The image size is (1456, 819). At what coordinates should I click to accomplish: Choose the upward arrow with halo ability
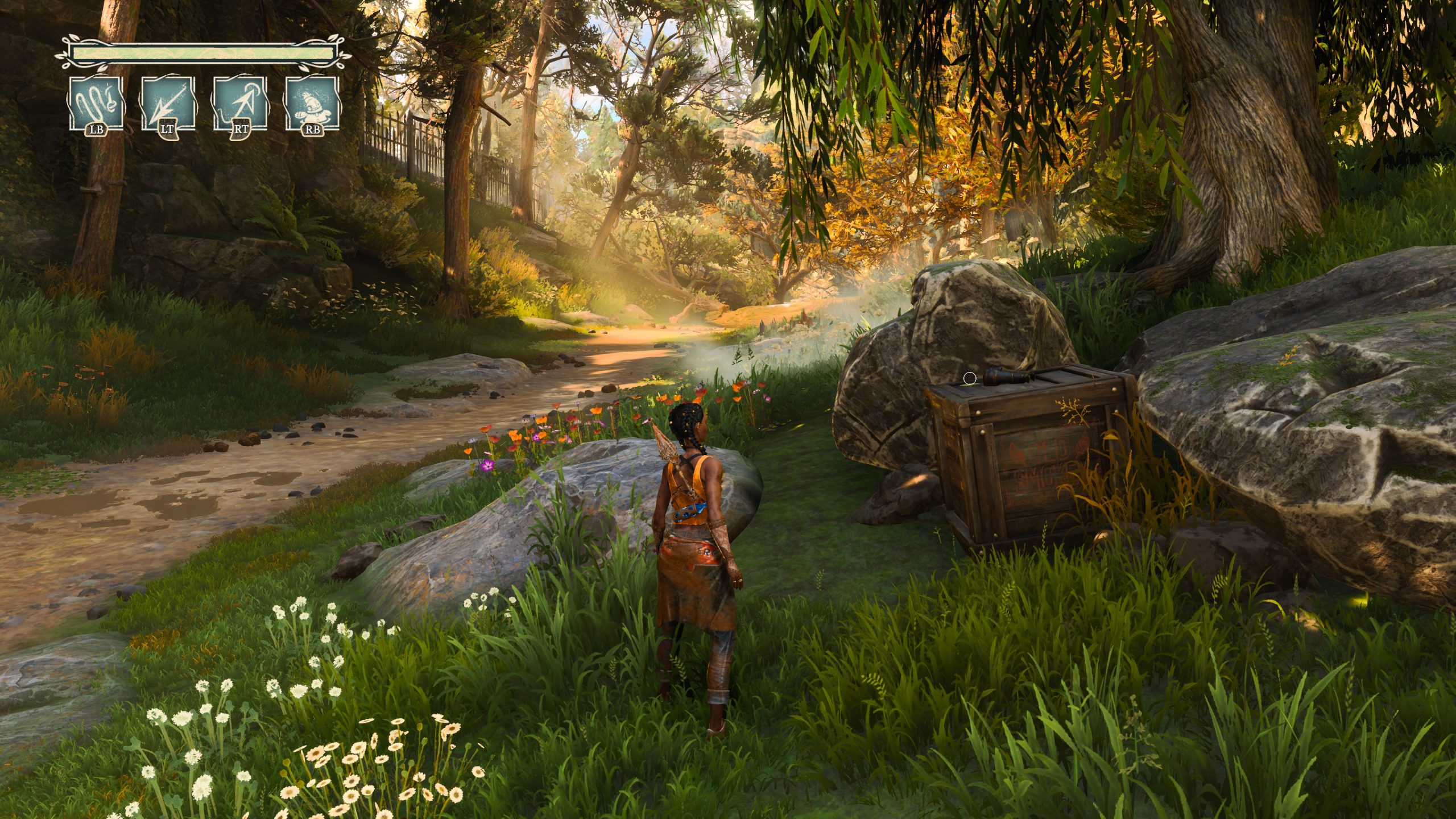[x=240, y=104]
